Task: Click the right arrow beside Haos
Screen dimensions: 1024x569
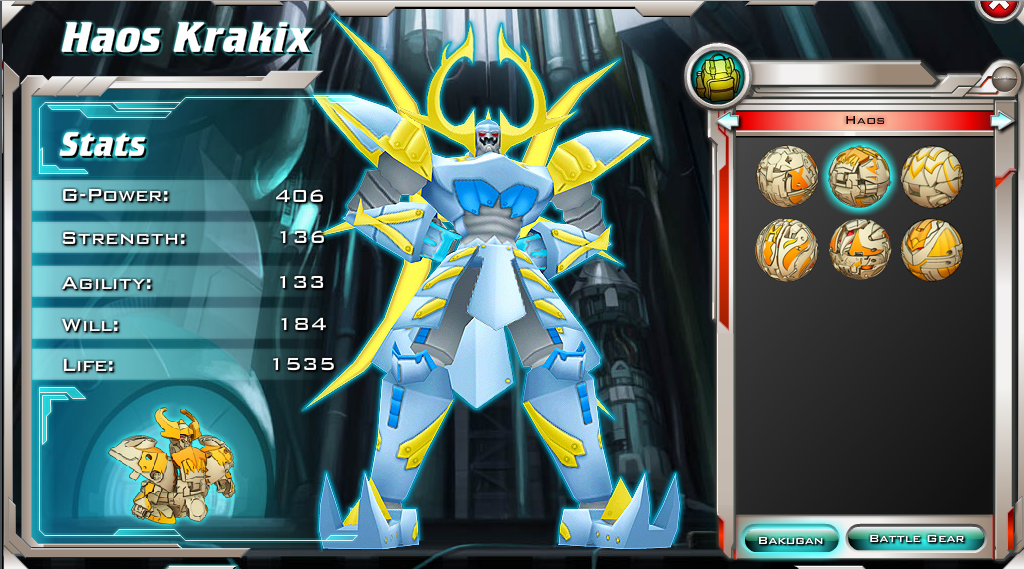Action: [x=1001, y=121]
